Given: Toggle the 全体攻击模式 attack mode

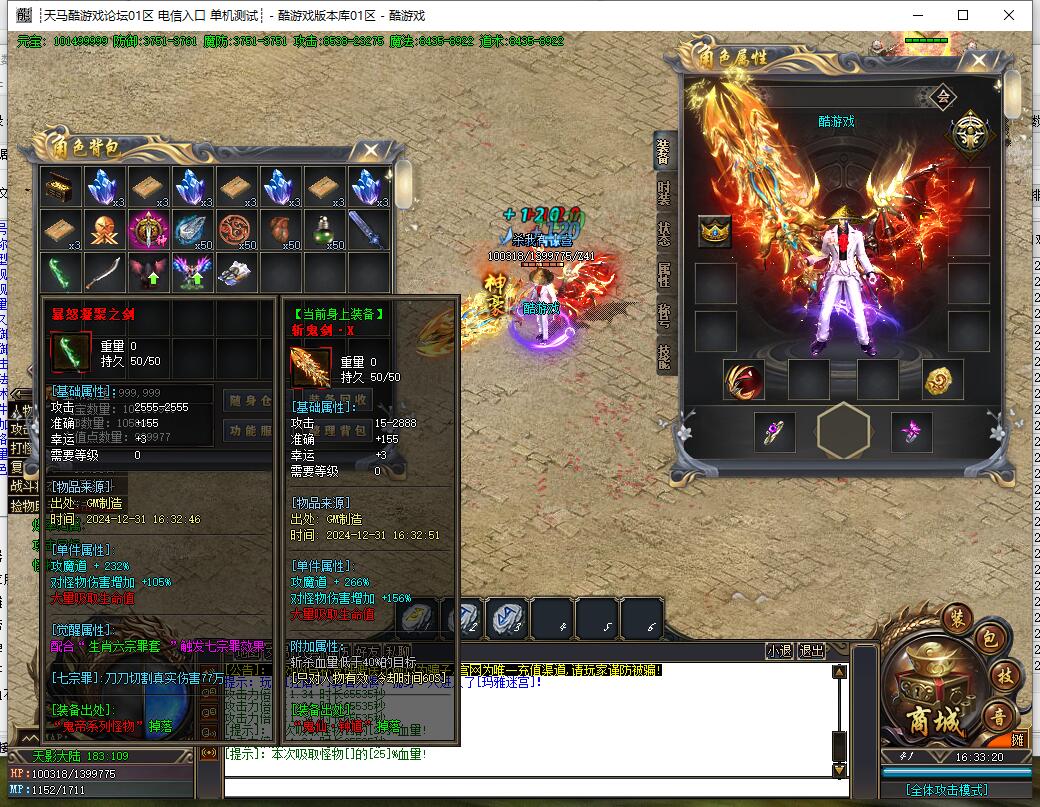Looking at the screenshot, I should 954,790.
